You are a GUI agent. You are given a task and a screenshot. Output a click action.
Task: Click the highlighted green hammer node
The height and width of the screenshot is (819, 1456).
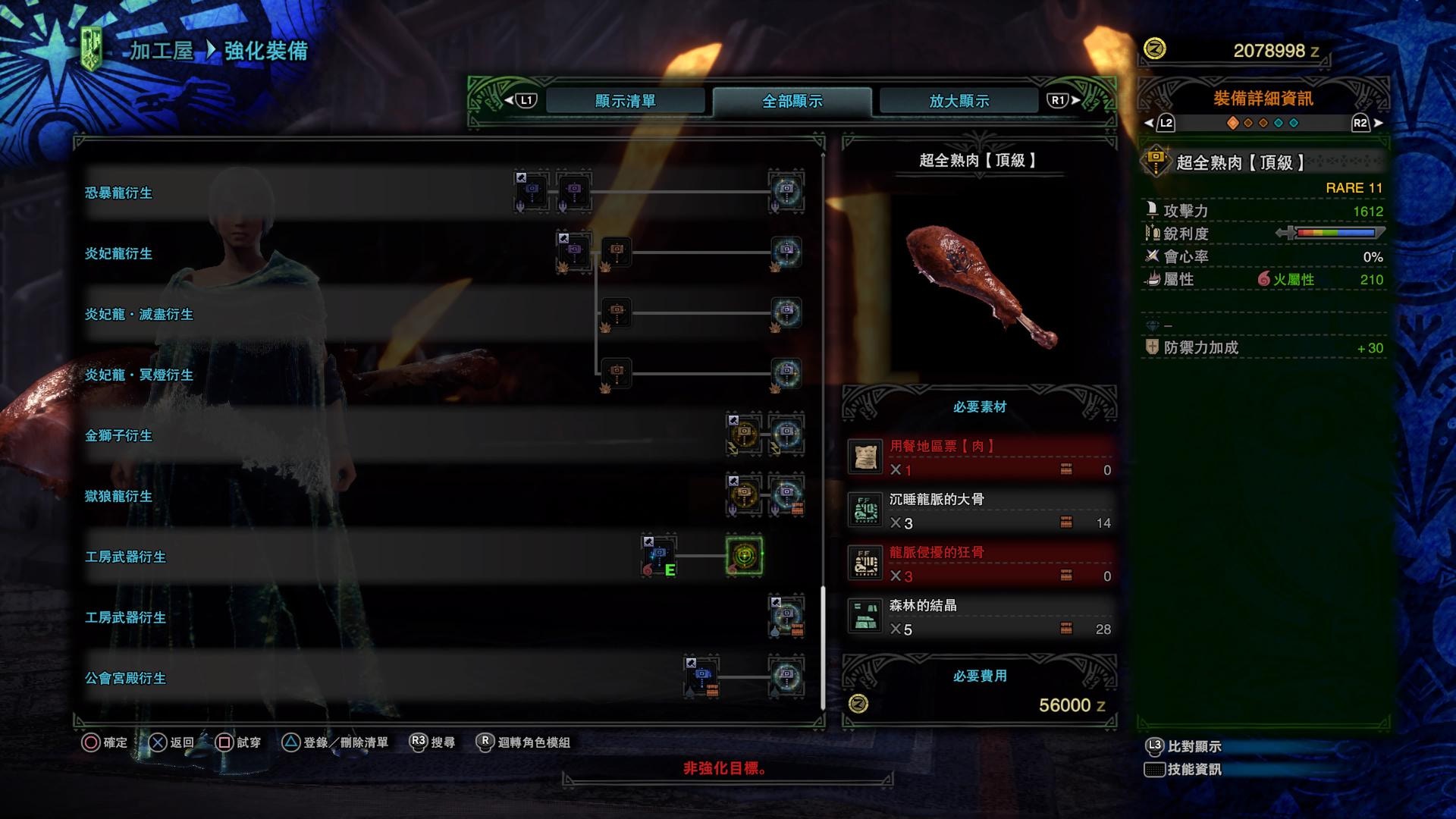point(744,556)
